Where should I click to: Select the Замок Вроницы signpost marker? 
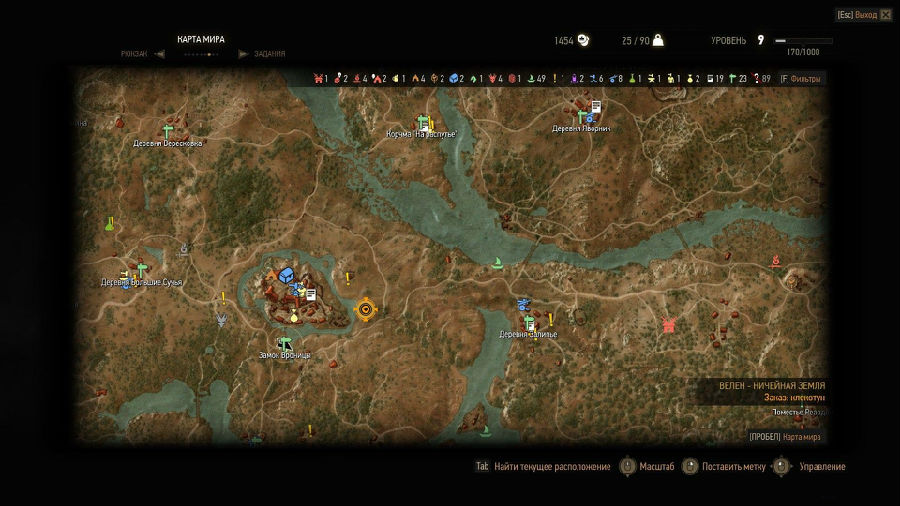(x=284, y=343)
